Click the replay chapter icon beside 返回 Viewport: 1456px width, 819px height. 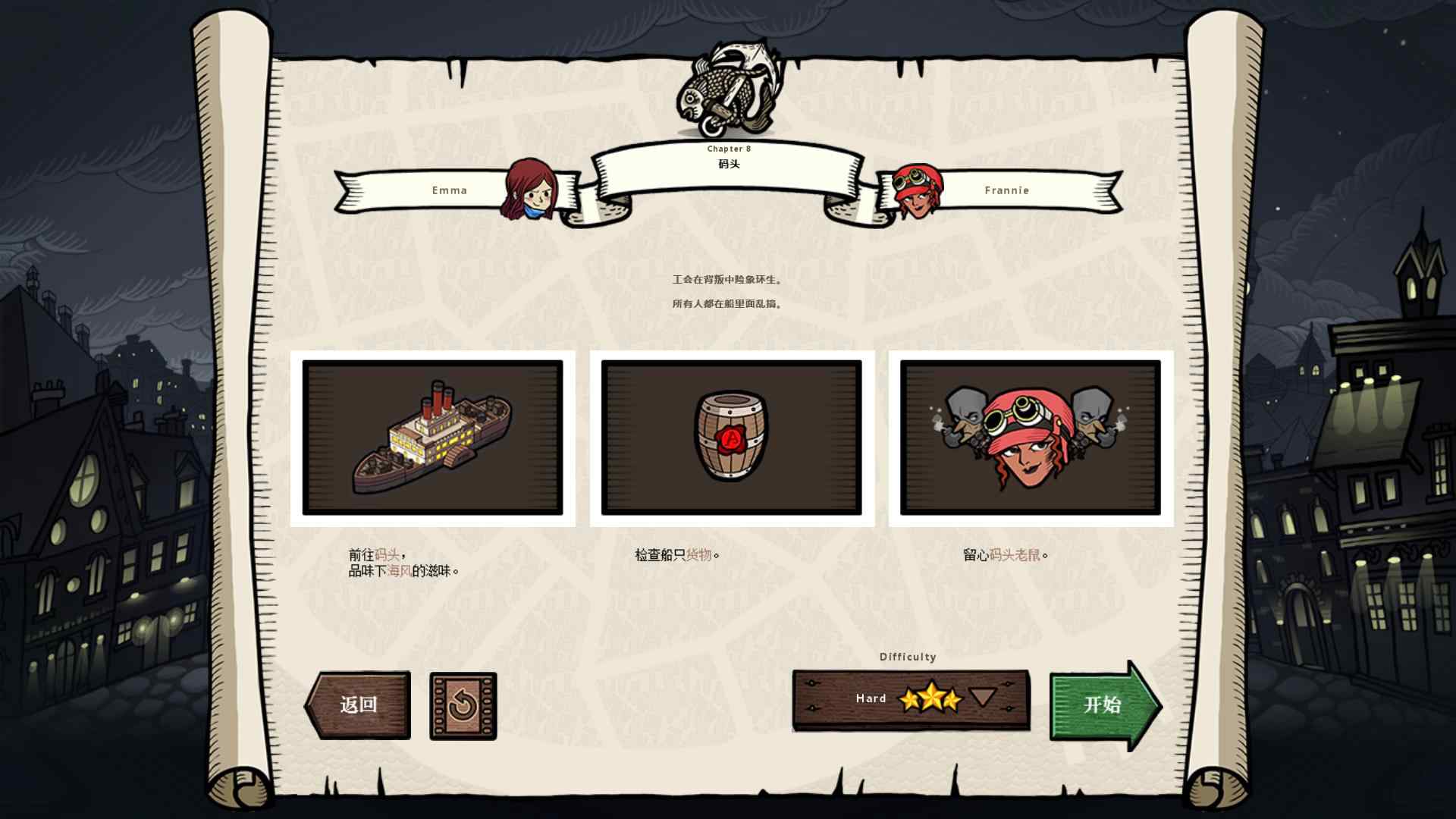[x=463, y=706]
